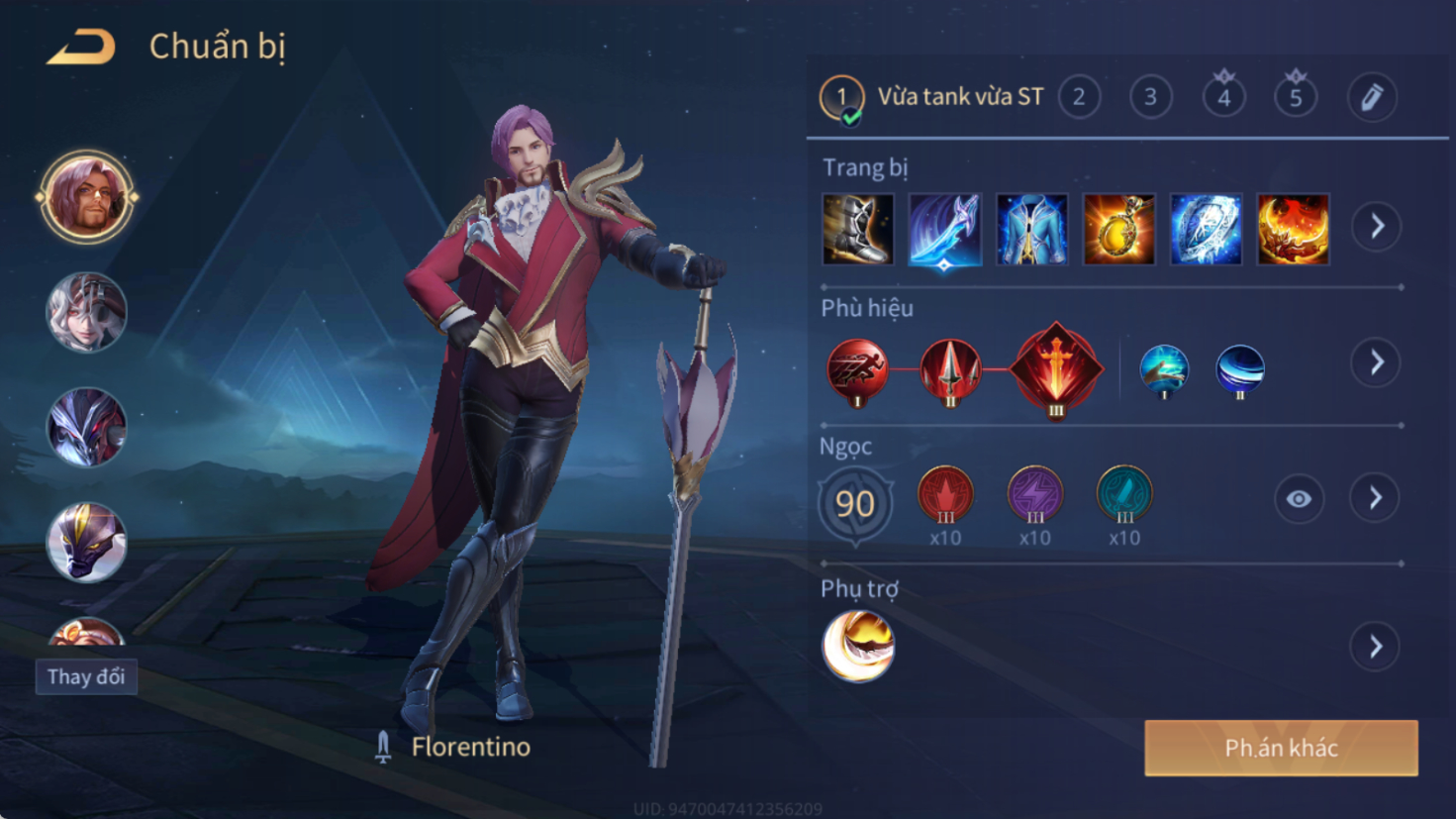
Task: Switch to loadout preset 3
Action: click(1150, 97)
